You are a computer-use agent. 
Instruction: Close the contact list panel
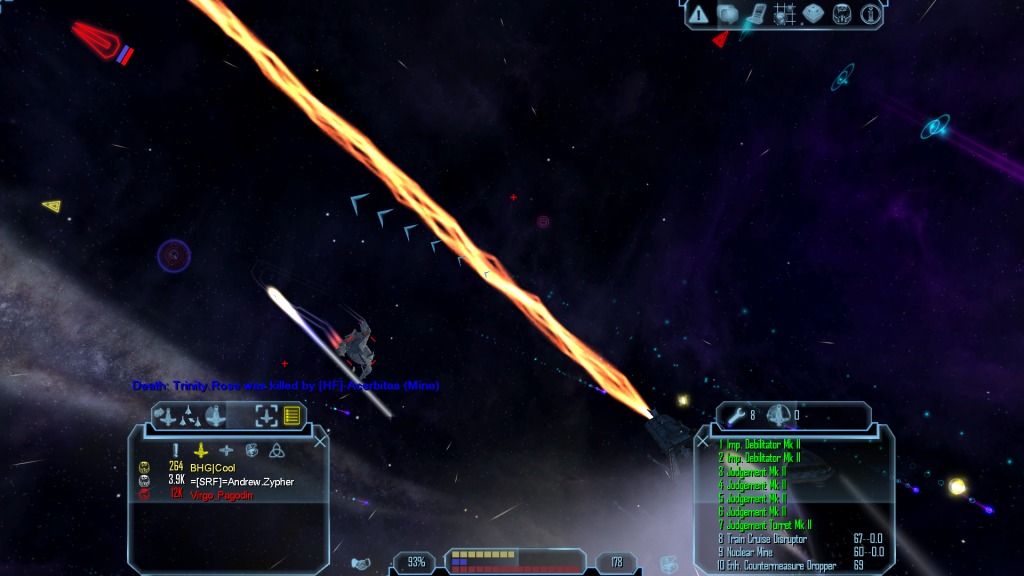pos(320,440)
